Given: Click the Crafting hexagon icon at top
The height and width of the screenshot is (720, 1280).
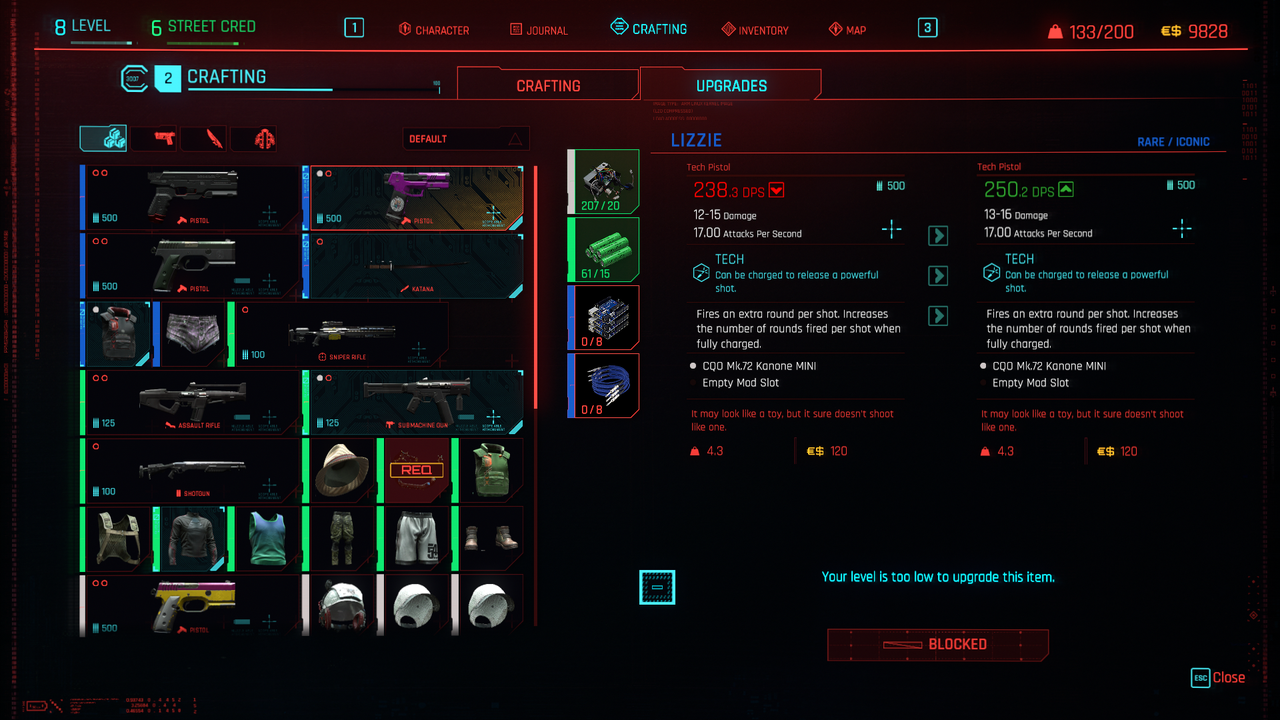Looking at the screenshot, I should click(x=621, y=27).
